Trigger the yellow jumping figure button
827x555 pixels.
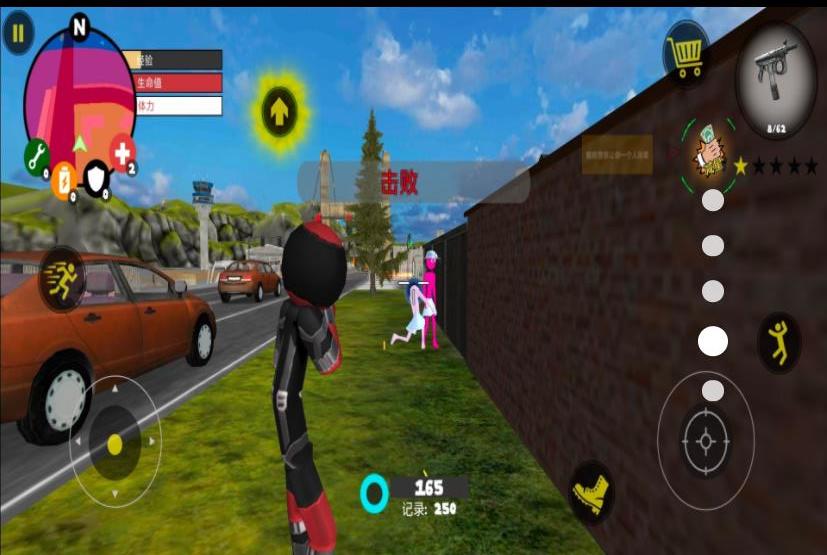(x=777, y=342)
